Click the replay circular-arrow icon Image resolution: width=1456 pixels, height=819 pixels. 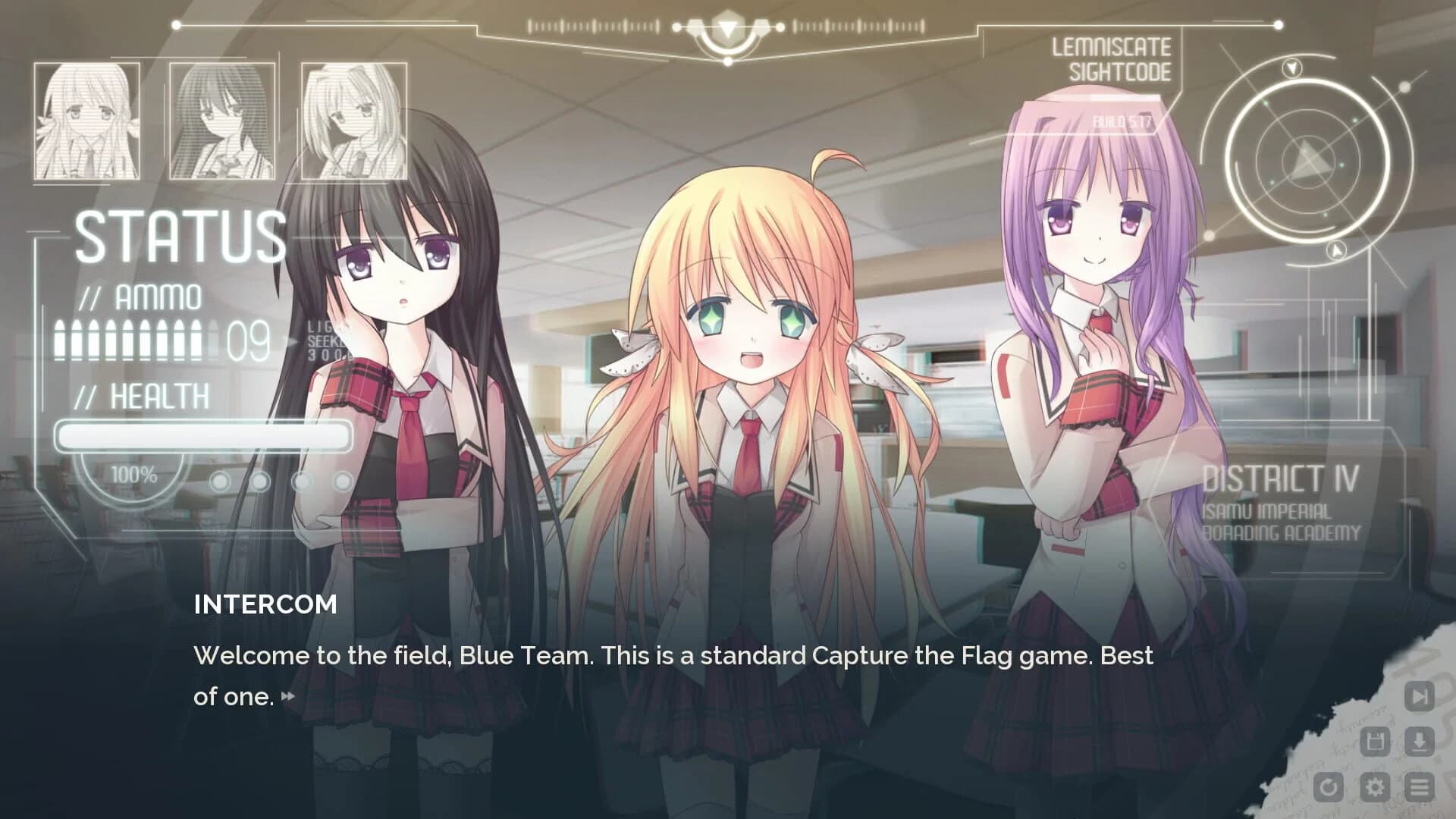[x=1329, y=786]
